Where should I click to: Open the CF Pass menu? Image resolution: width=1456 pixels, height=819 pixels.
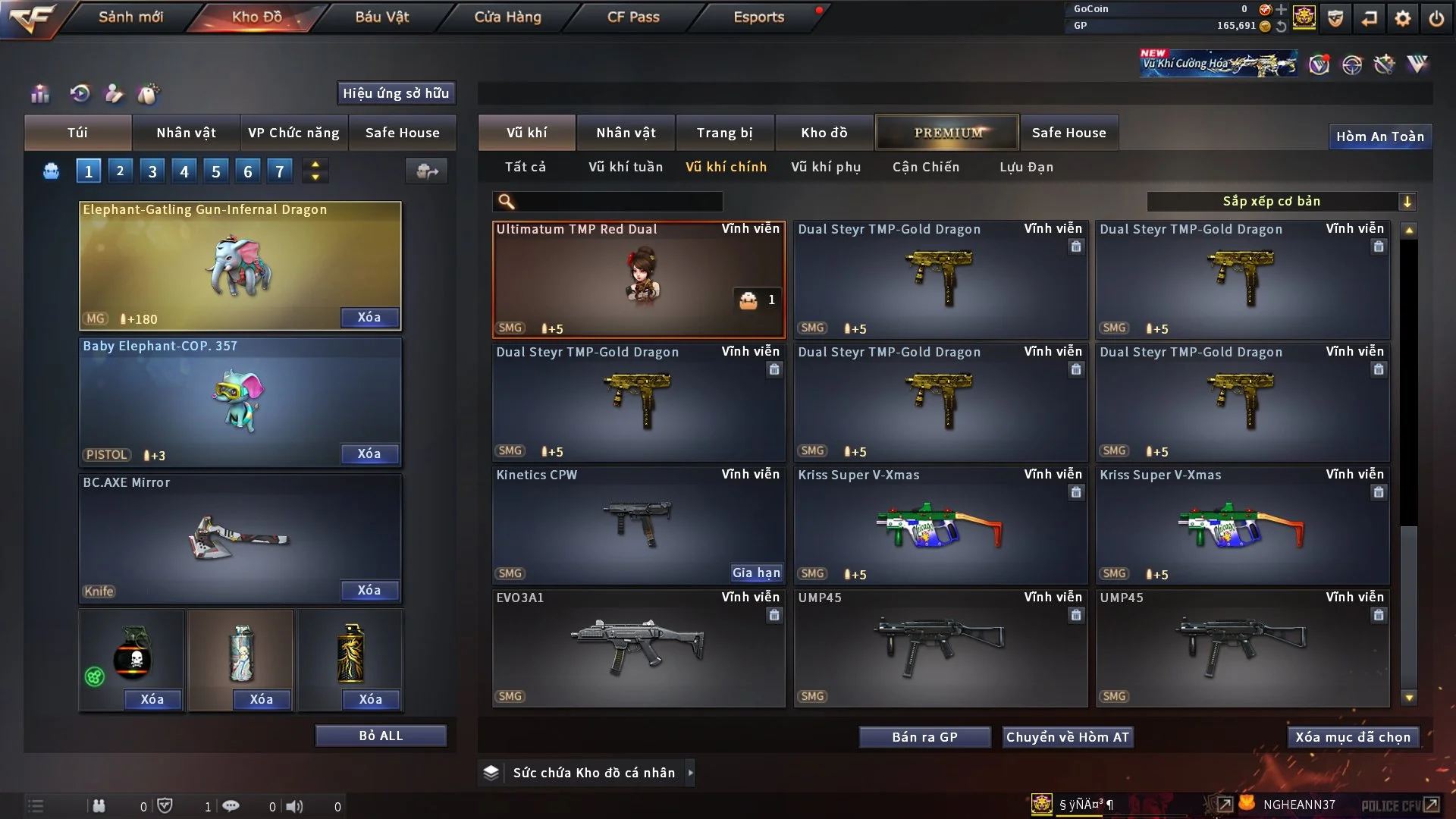(x=633, y=17)
